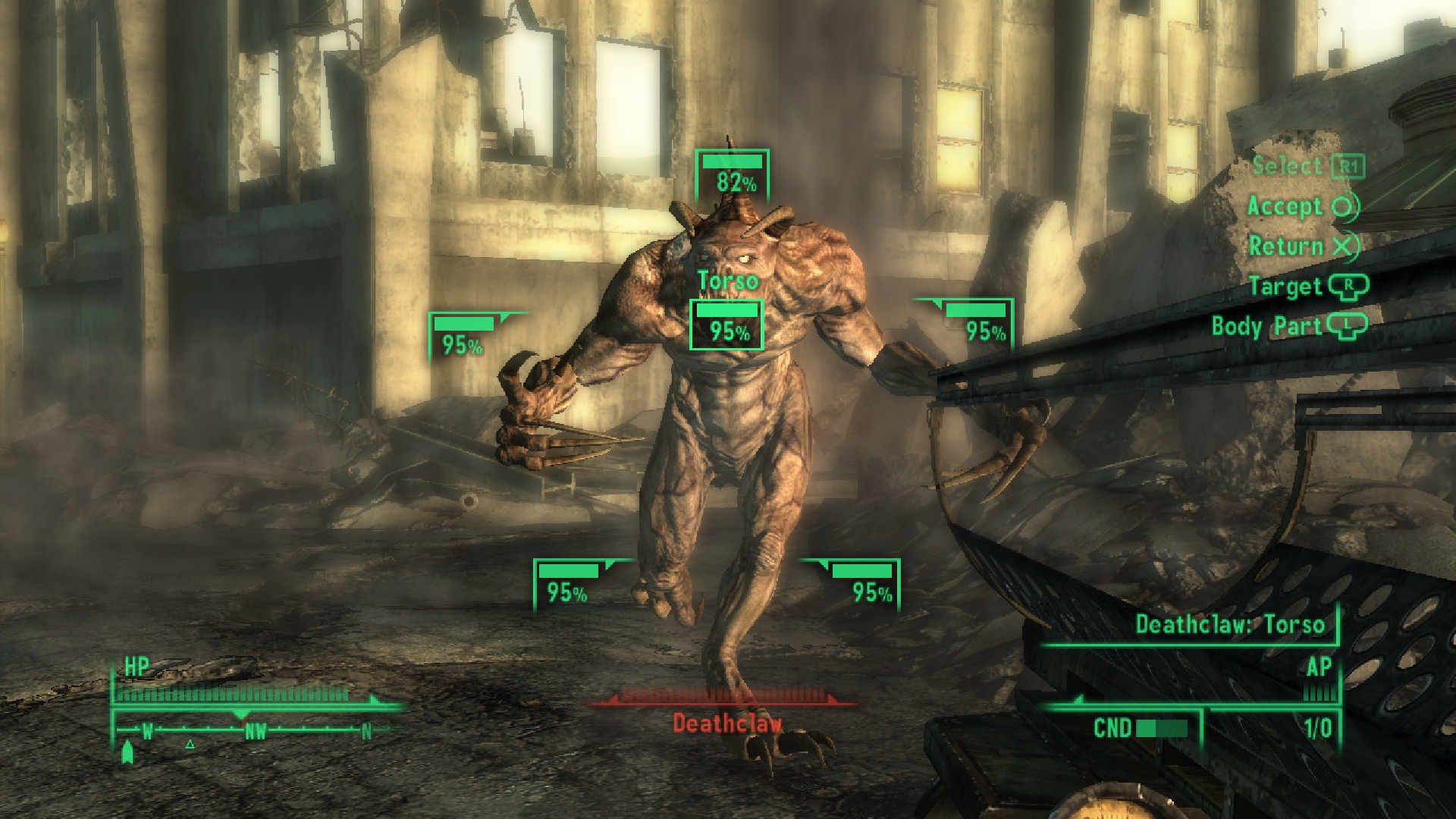Click the R stick Target icon
This screenshot has width=1456, height=819.
1348,287
